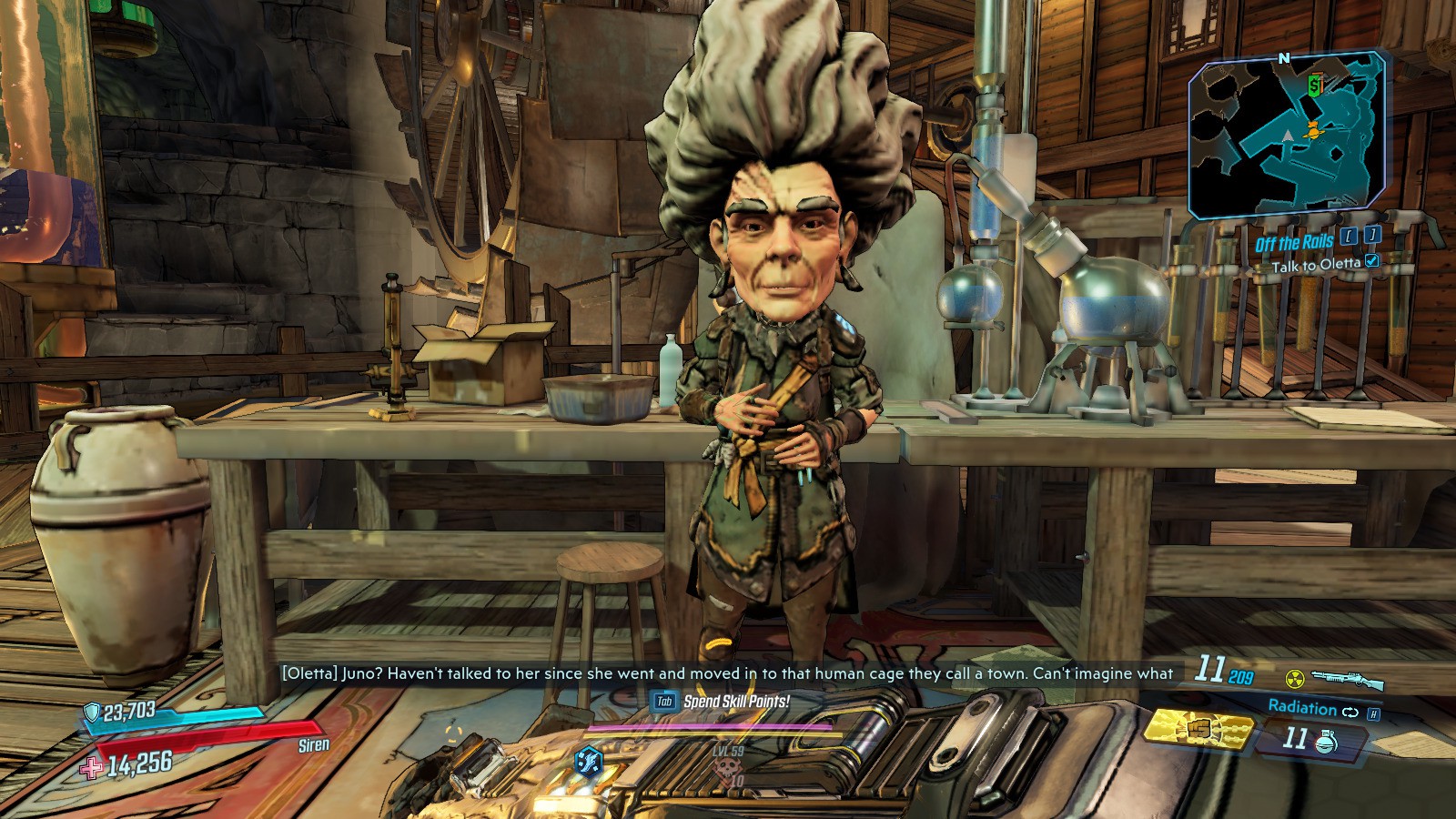Activate the yellow fist action skill icon
The height and width of the screenshot is (819, 1456).
(x=1198, y=729)
